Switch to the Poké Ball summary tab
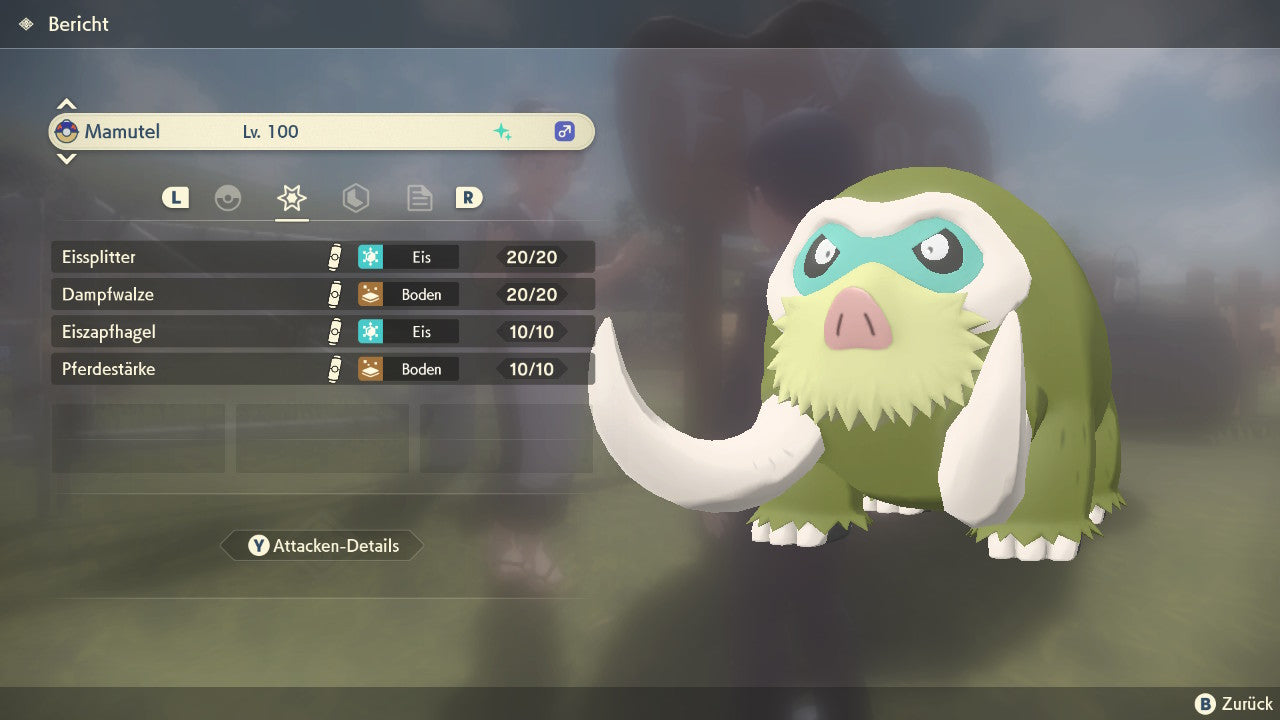 pyautogui.click(x=228, y=198)
